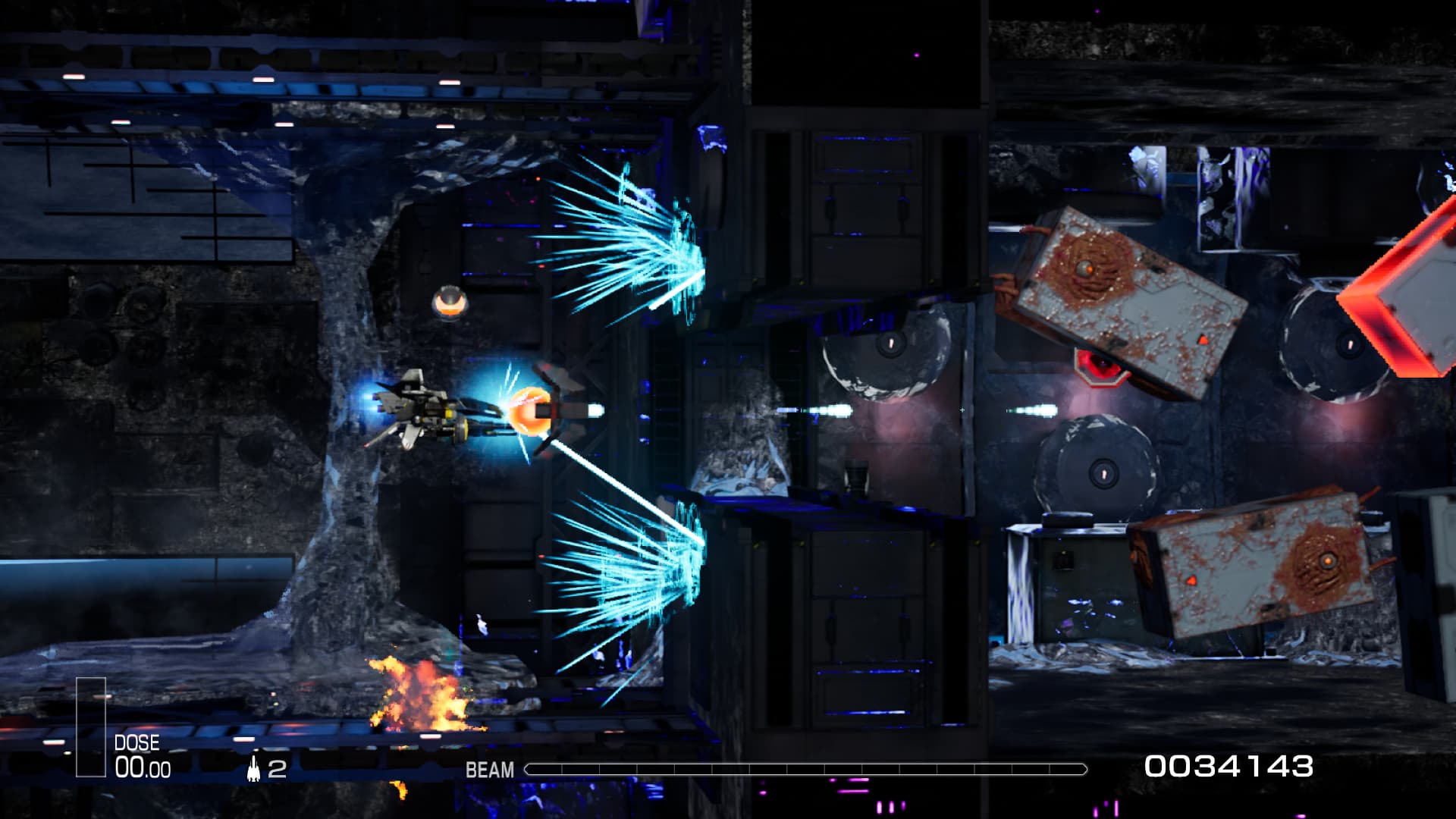The width and height of the screenshot is (1456, 819).
Task: Click the DOSE label
Action: (x=136, y=742)
